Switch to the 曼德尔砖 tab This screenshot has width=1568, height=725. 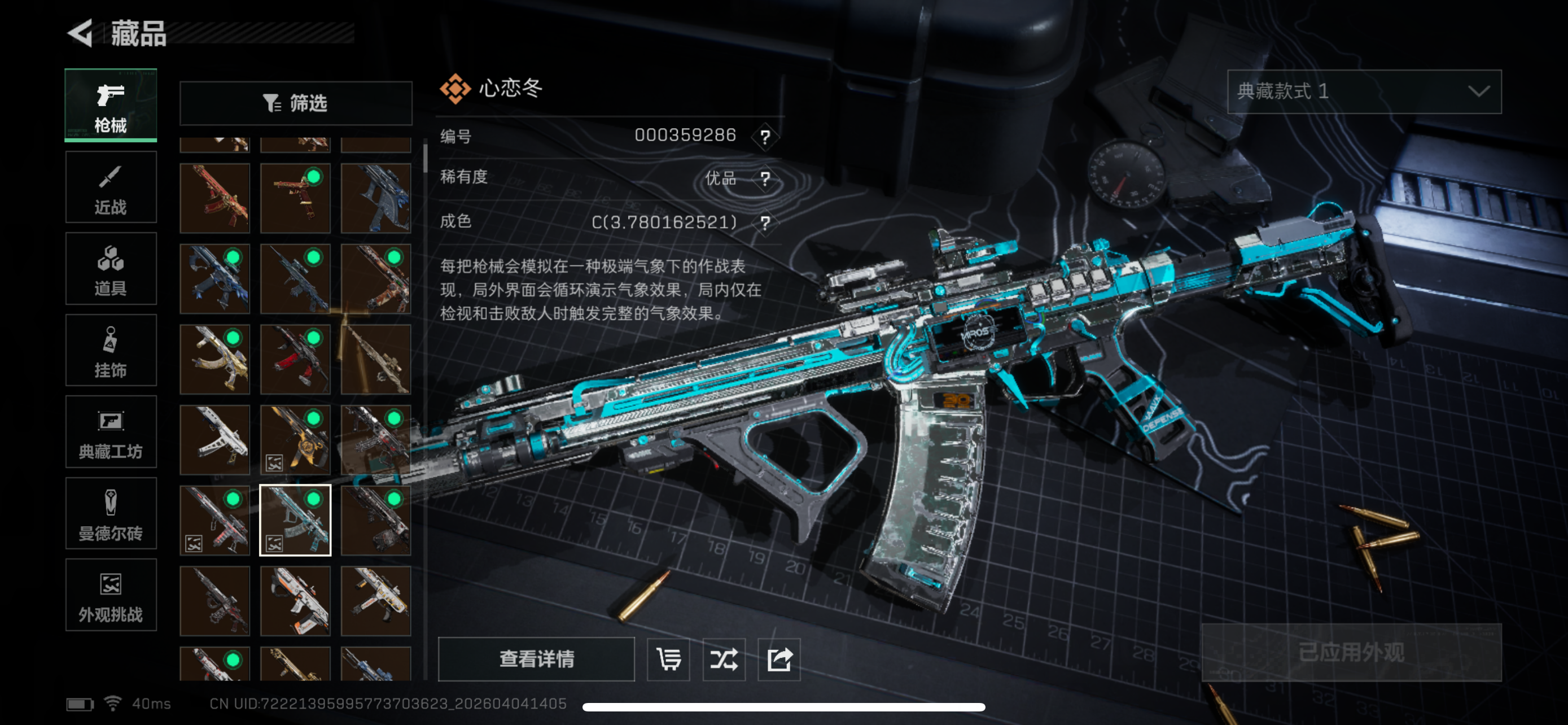click(111, 514)
